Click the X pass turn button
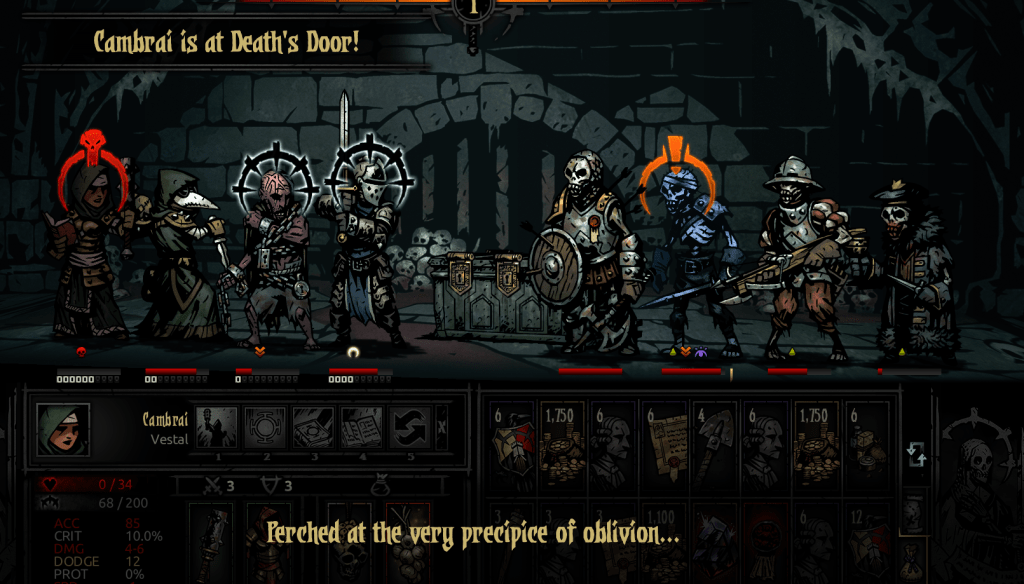 [x=442, y=428]
